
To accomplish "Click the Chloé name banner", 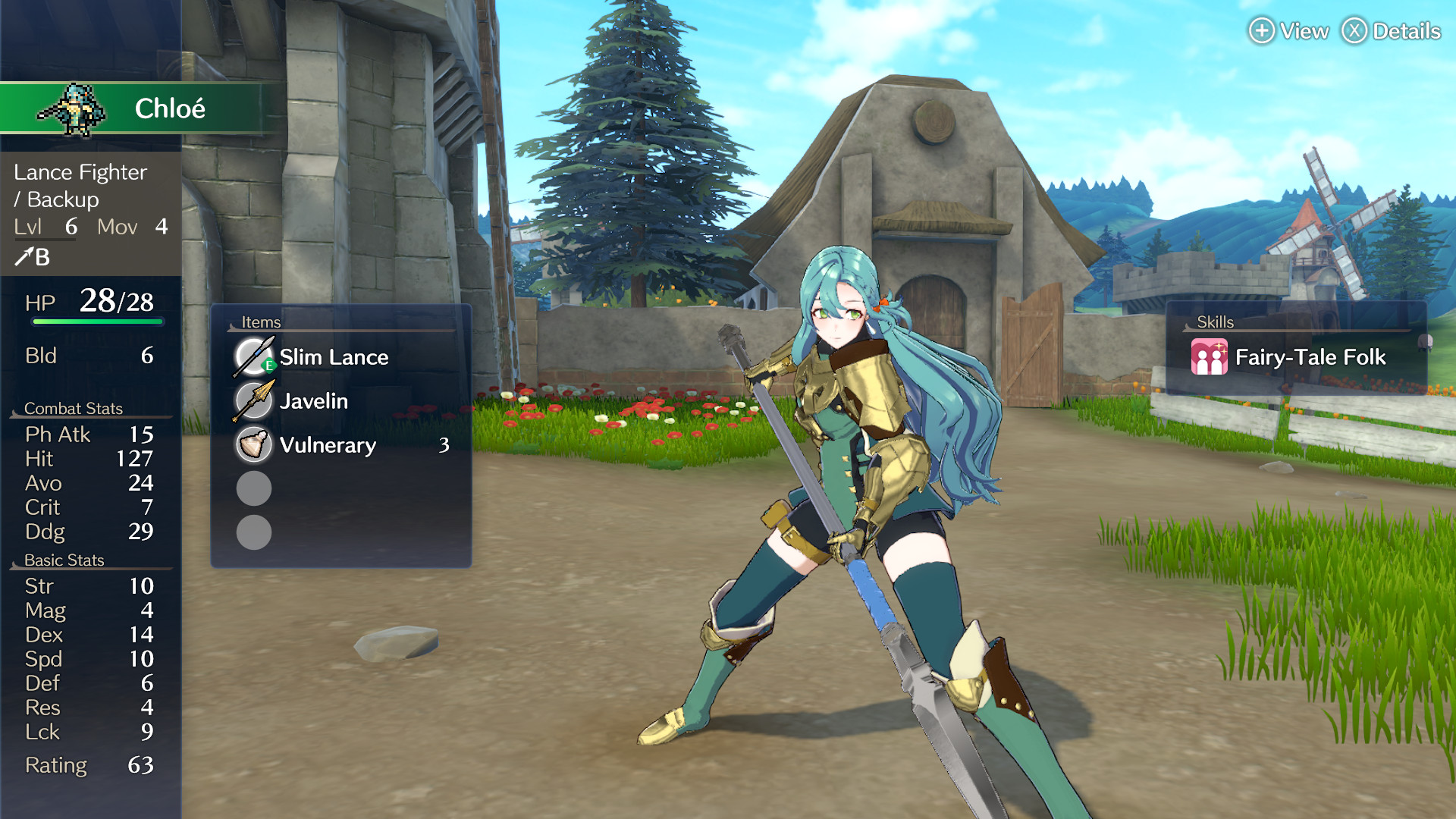I will point(171,108).
